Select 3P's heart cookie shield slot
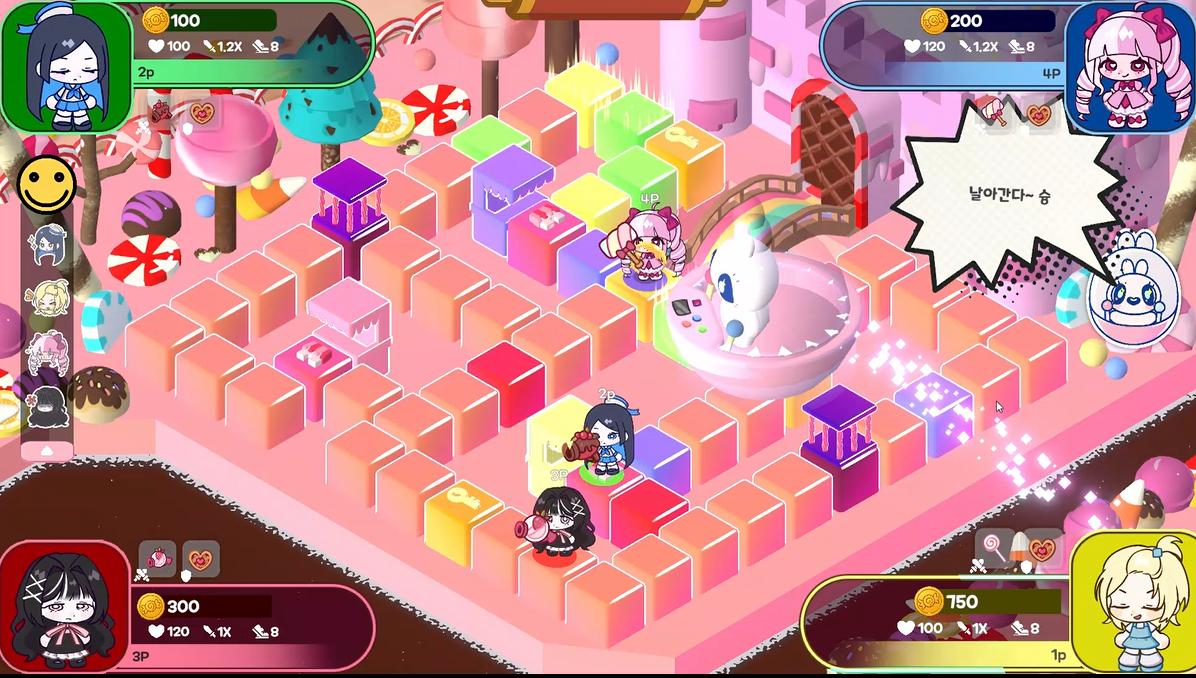This screenshot has height=678, width=1196. (x=201, y=559)
